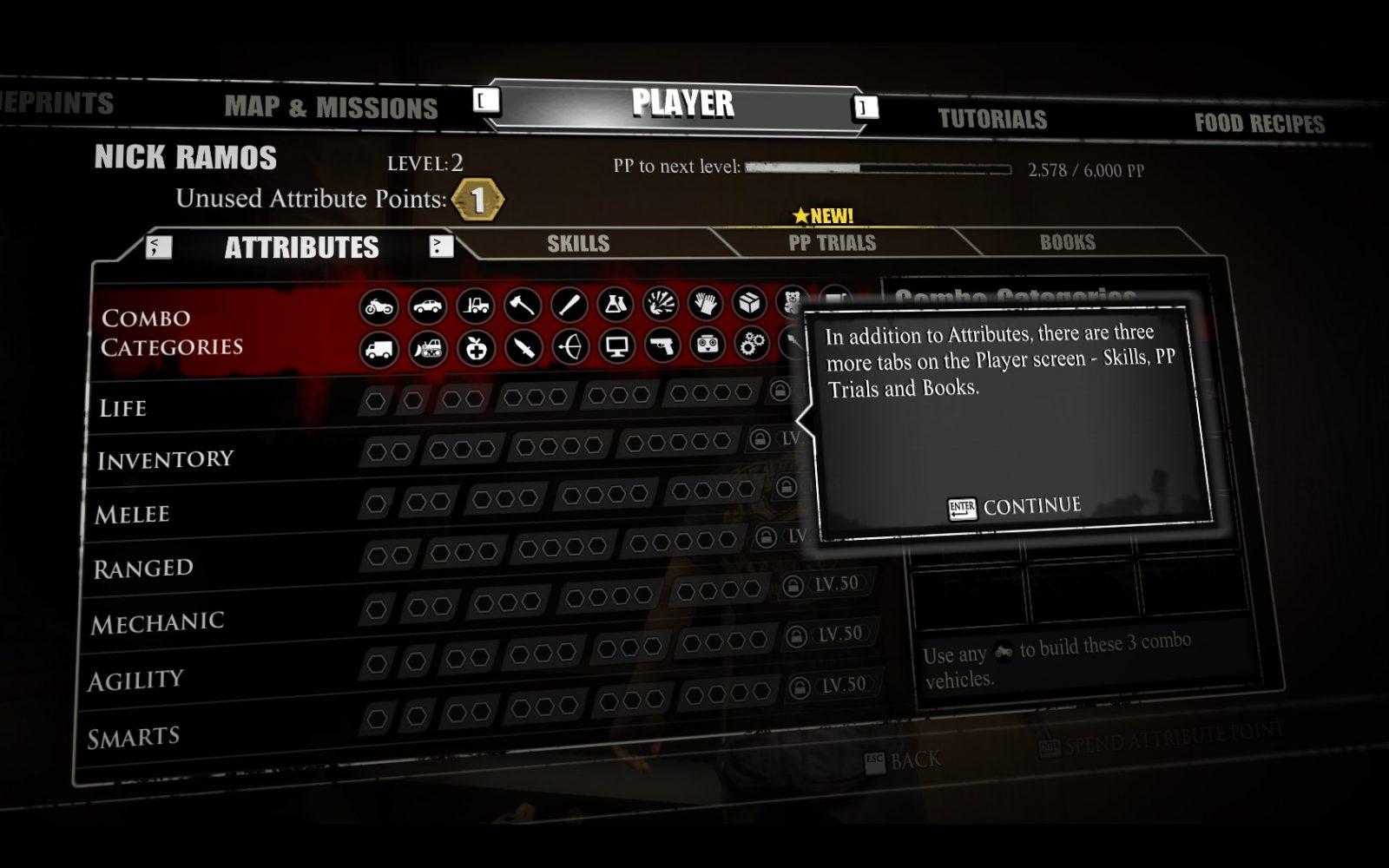Image resolution: width=1389 pixels, height=868 pixels.
Task: Pick the axe combo category icon
Action: (x=523, y=305)
